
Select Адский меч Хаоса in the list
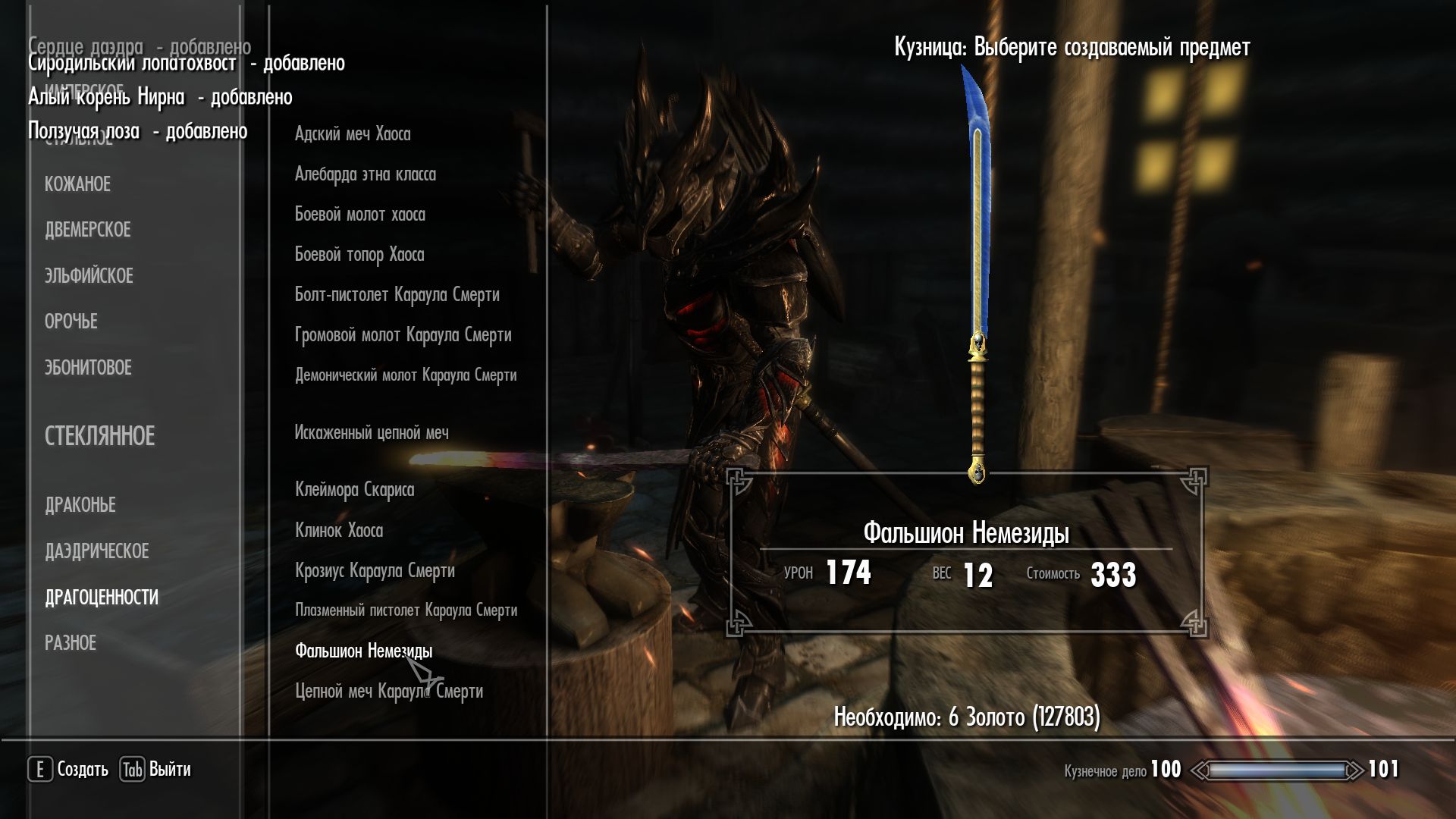(x=353, y=134)
